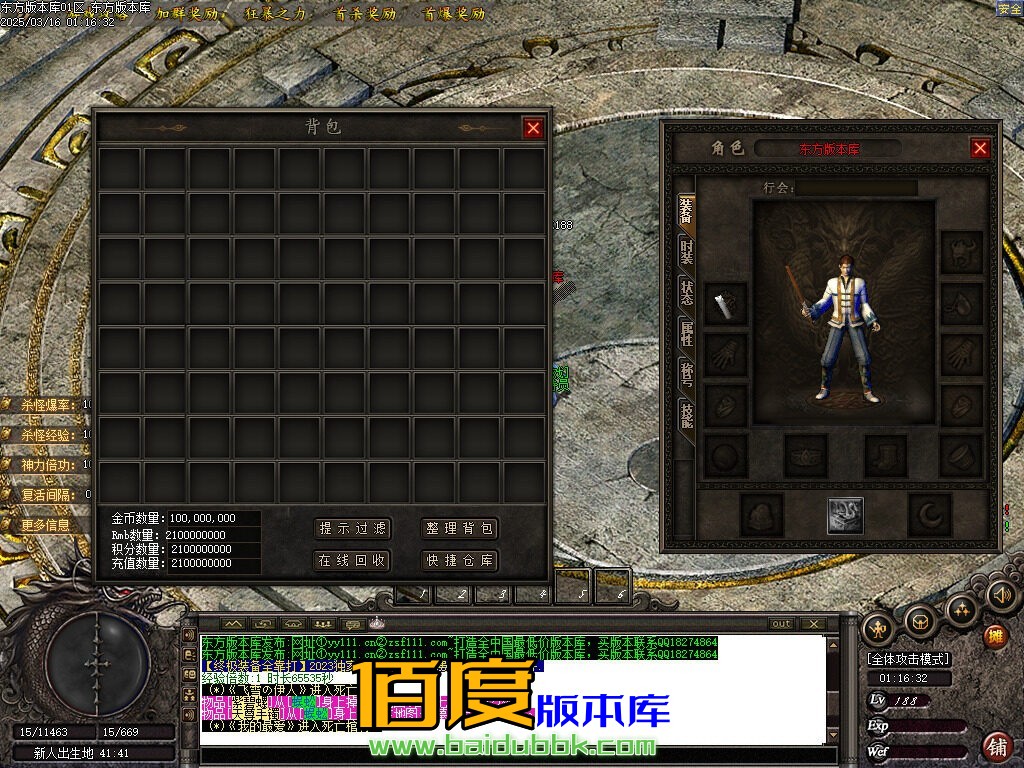Image resolution: width=1024 pixels, height=768 pixels.
Task: Select the 装备 equipment tab
Action: [x=686, y=211]
